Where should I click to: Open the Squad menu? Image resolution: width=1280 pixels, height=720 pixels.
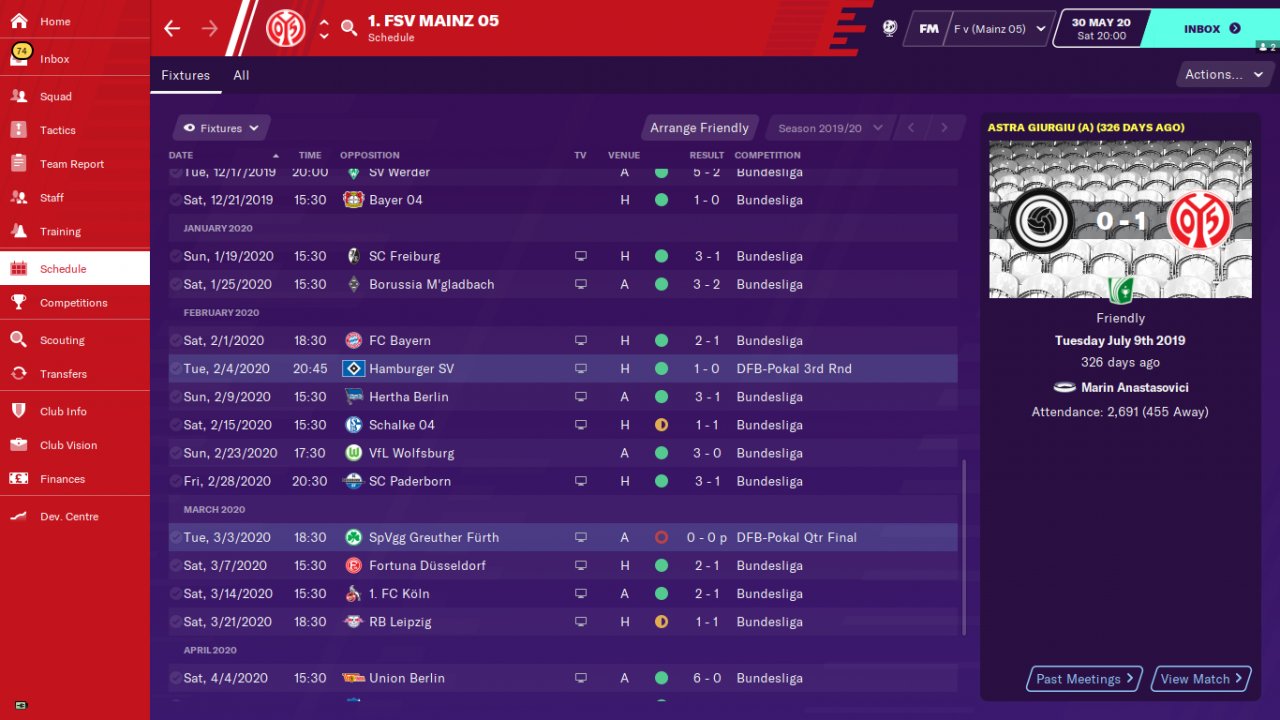[x=56, y=97]
